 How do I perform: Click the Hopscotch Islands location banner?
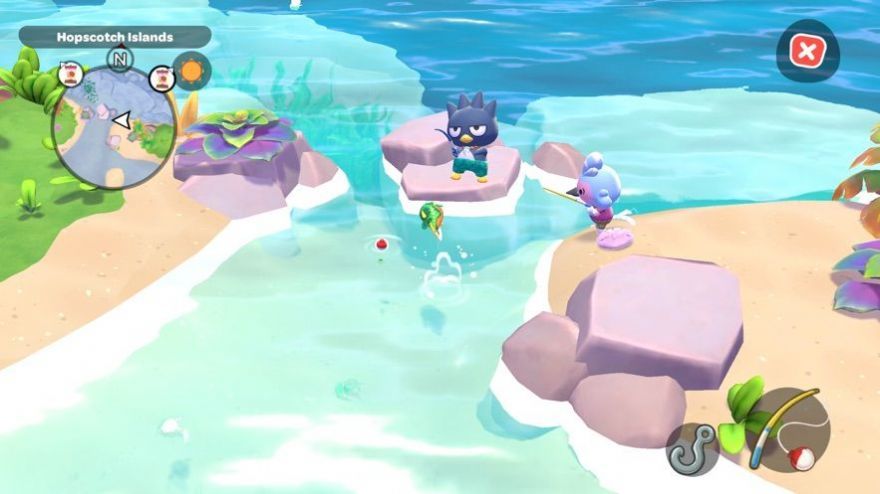[x=115, y=37]
